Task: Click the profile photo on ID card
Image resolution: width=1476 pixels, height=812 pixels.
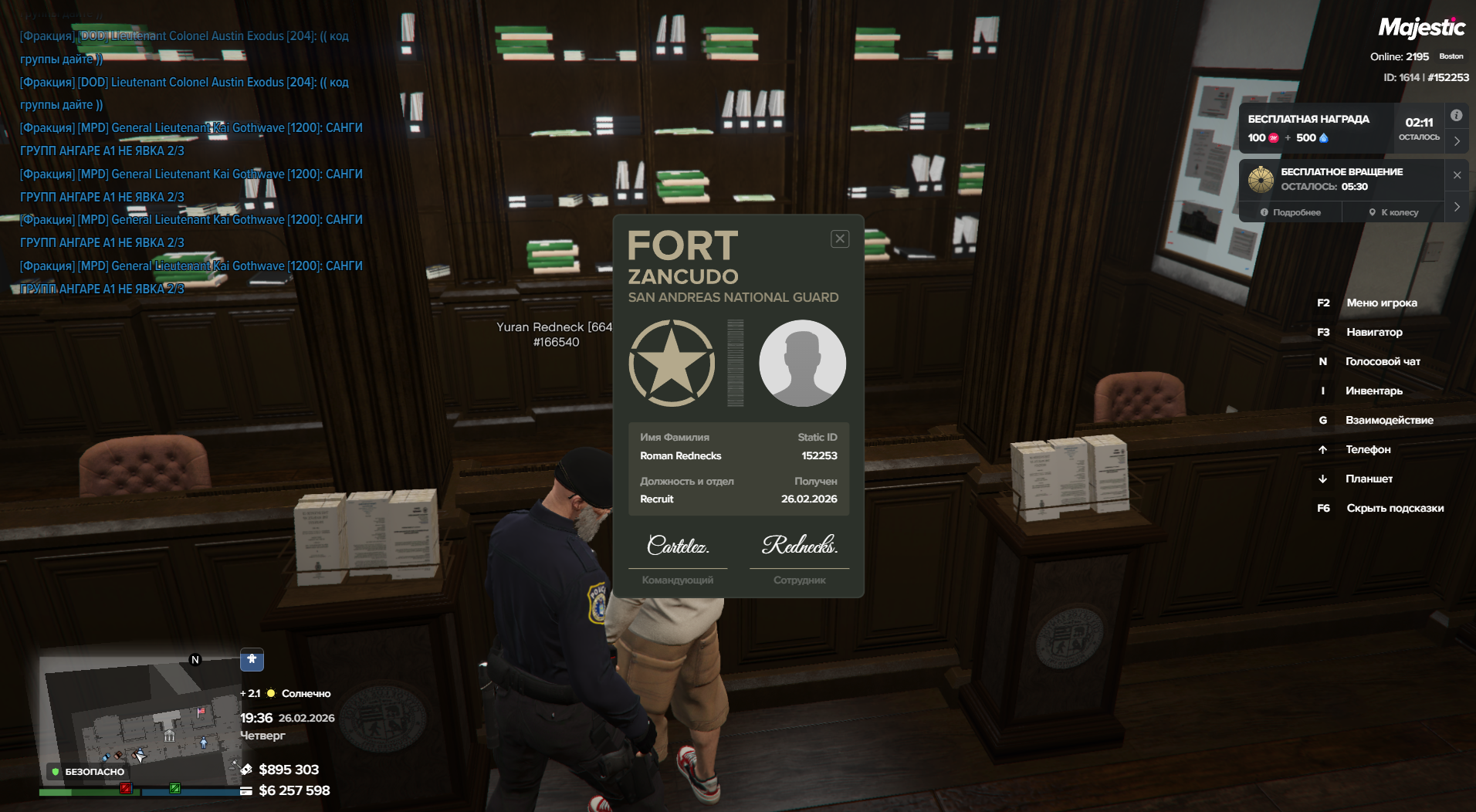Action: tap(802, 363)
